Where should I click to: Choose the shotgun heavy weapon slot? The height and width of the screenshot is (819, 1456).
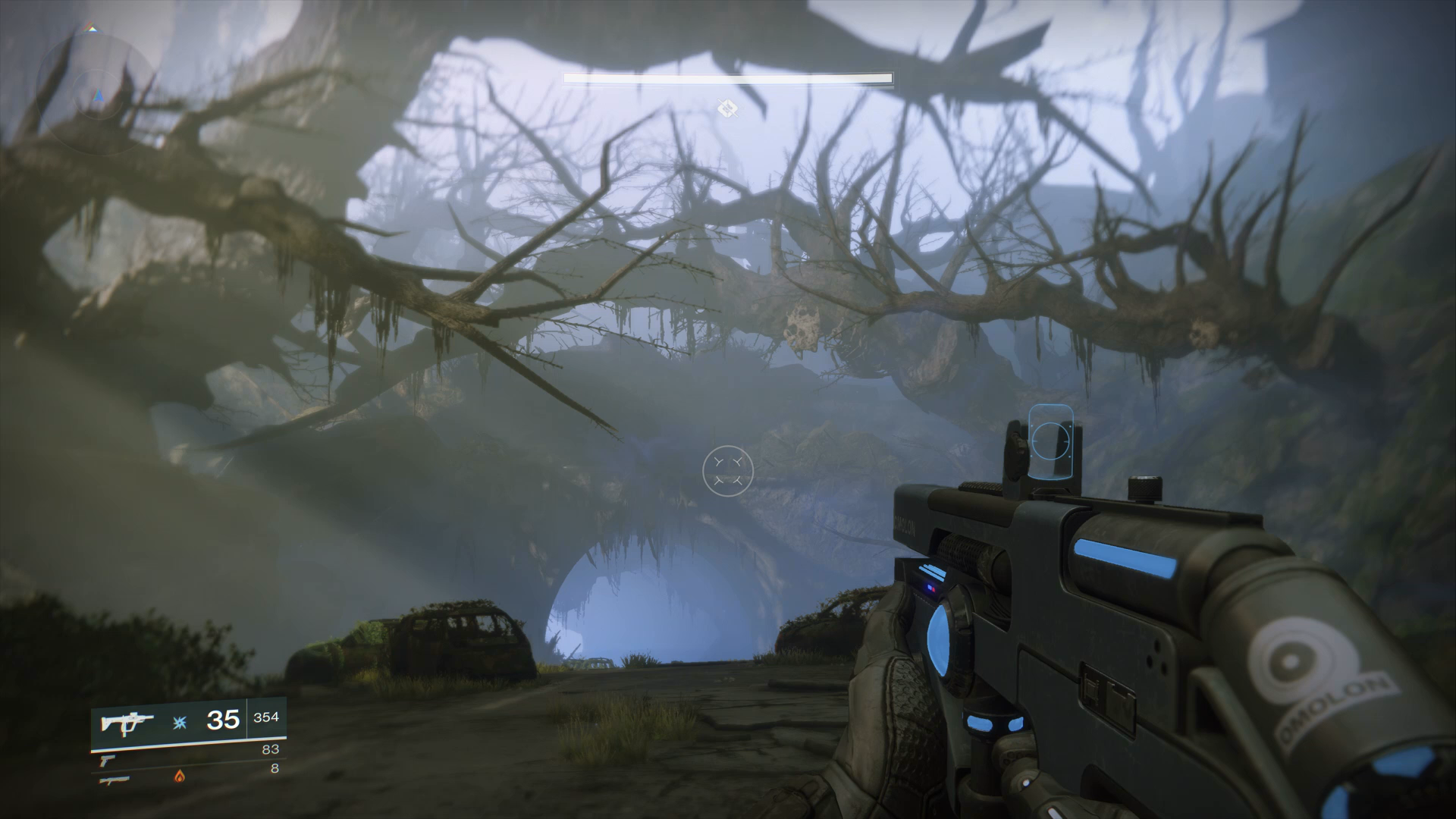(114, 778)
